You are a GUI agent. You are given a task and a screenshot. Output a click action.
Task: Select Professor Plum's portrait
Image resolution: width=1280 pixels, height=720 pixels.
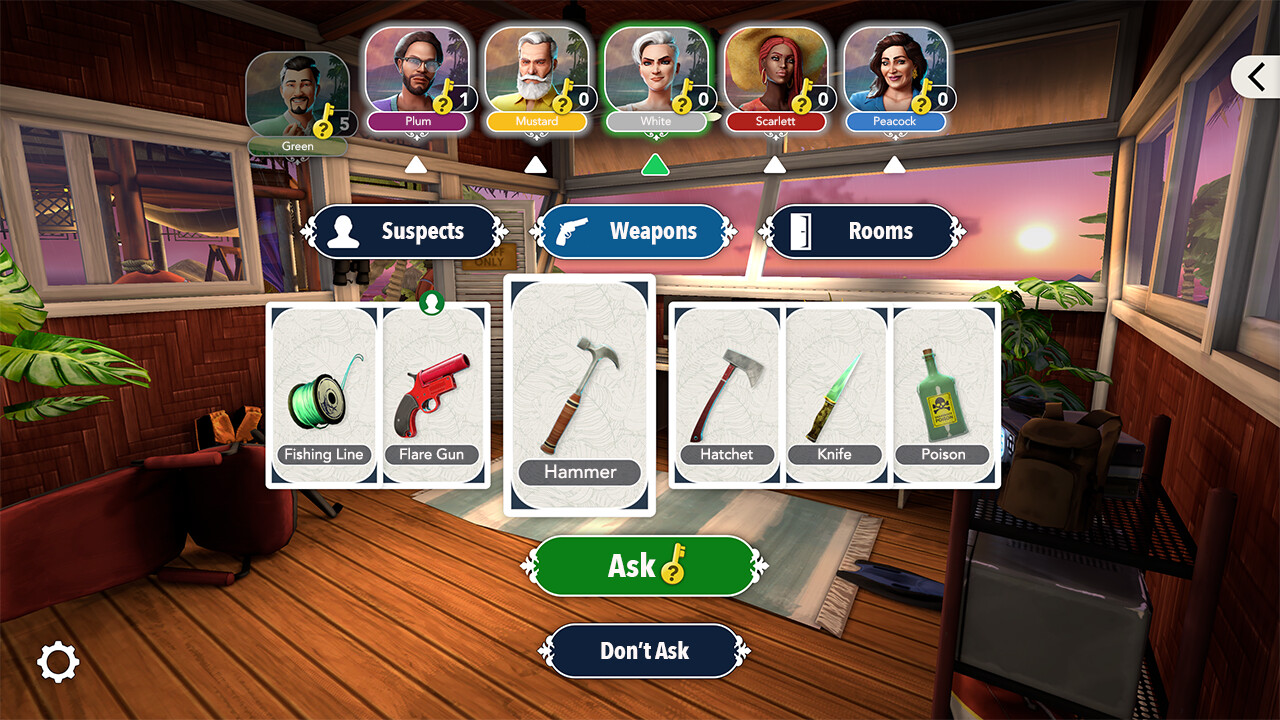point(418,70)
